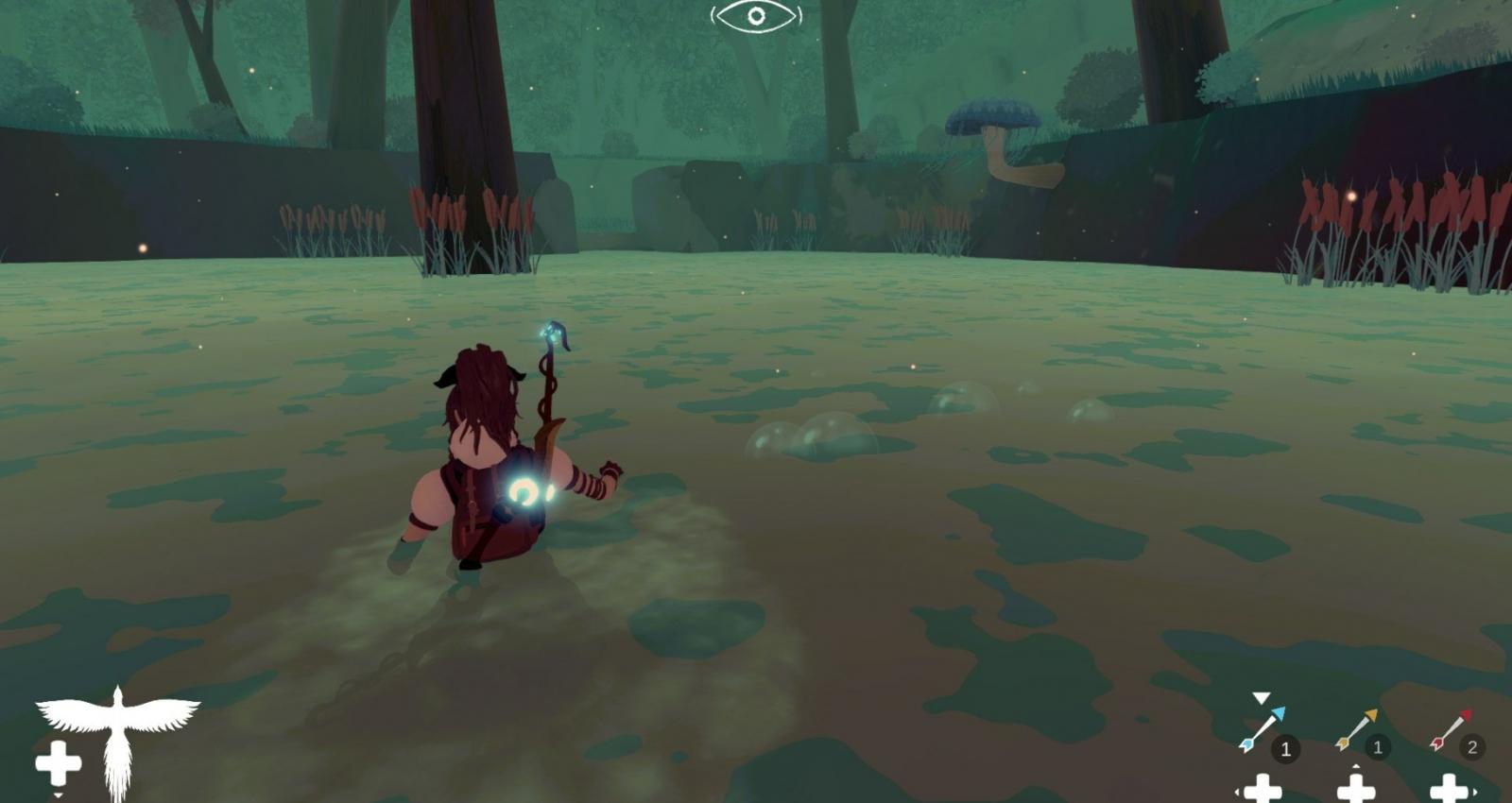This screenshot has width=1512, height=803.
Task: Choose the yellow-tipped arrow type
Action: coord(1356,730)
